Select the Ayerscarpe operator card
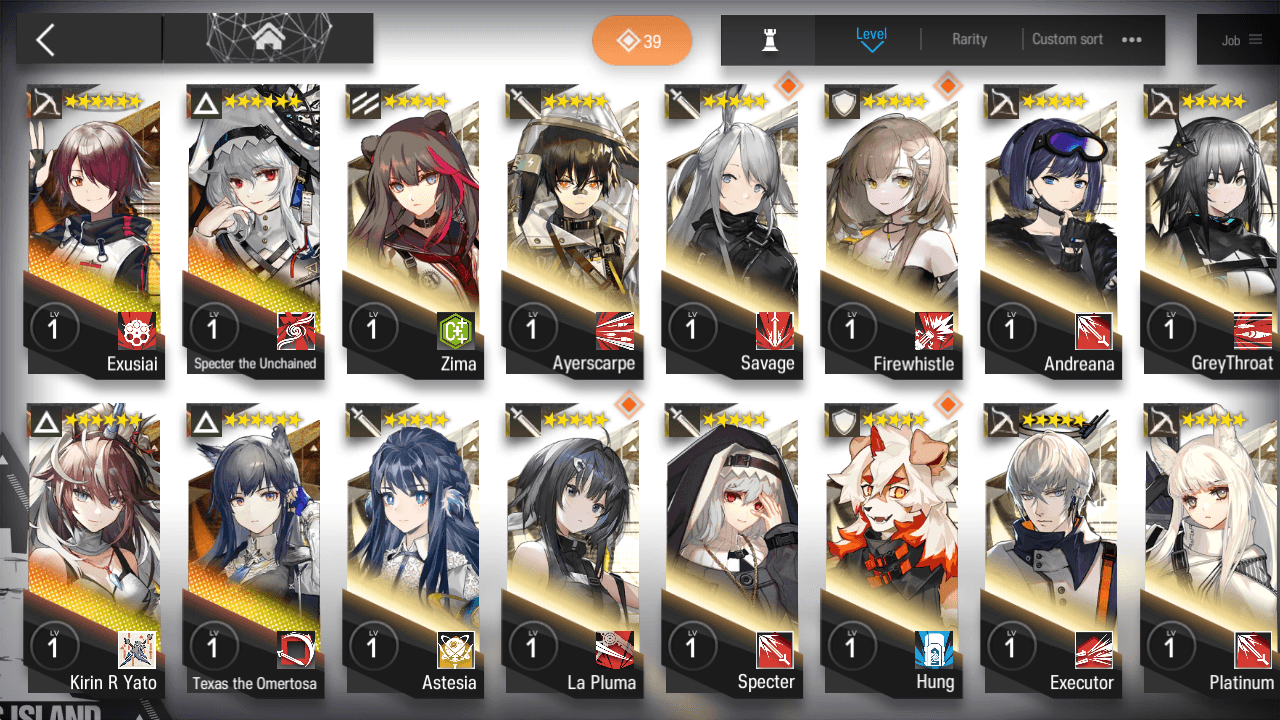 coord(572,230)
